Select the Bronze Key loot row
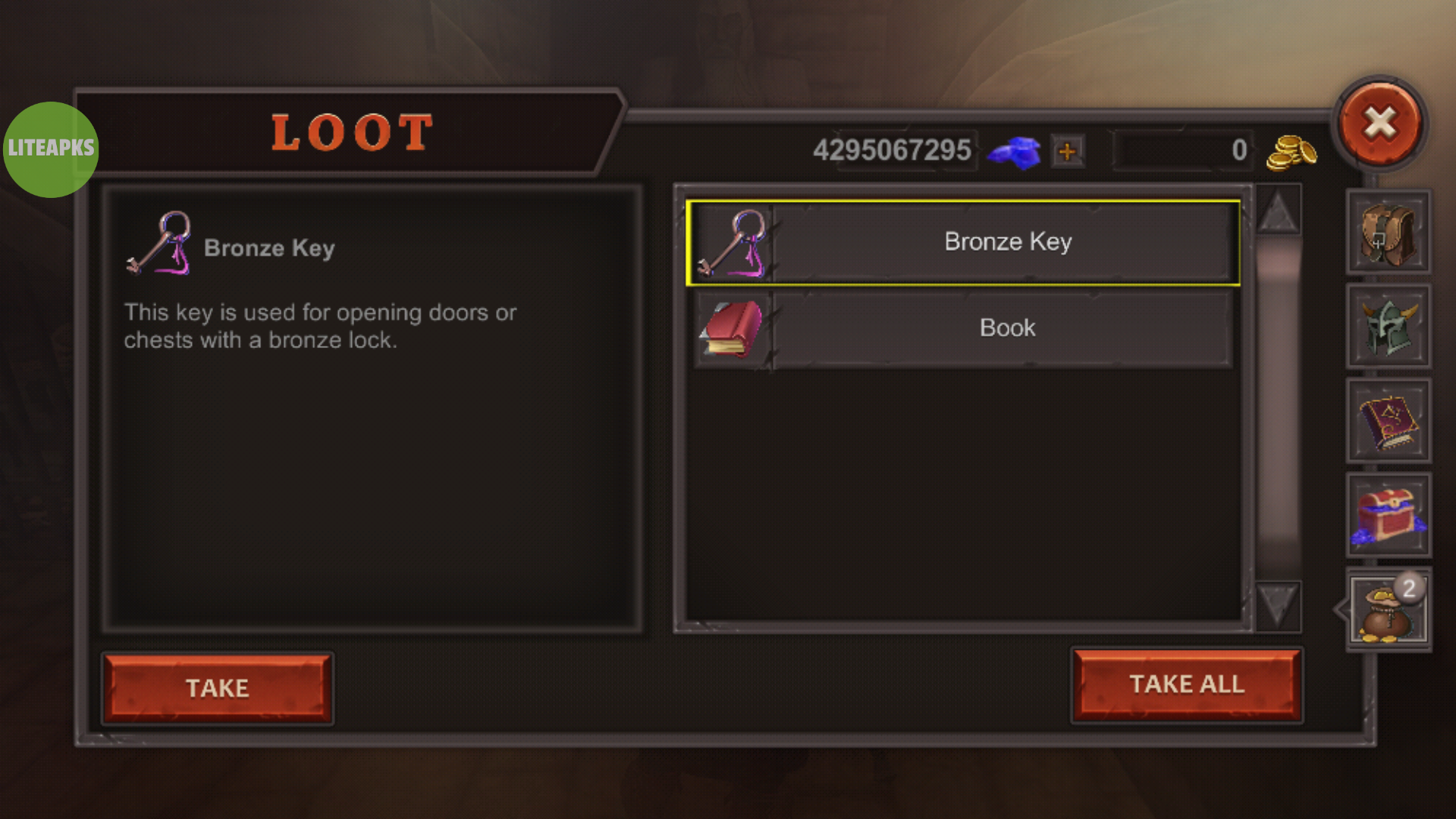The height and width of the screenshot is (819, 1456). click(963, 243)
